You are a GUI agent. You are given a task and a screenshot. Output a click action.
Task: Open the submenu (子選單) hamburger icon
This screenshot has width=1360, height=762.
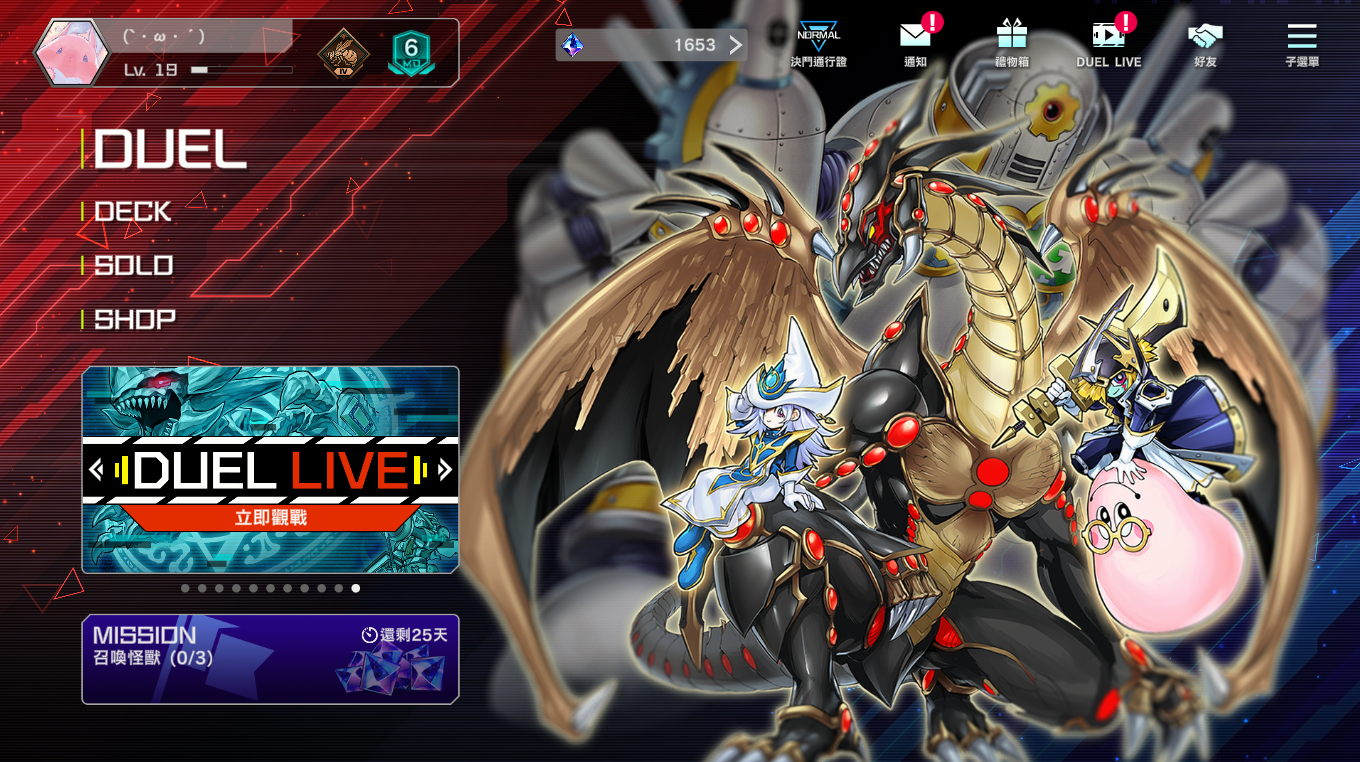point(1301,44)
